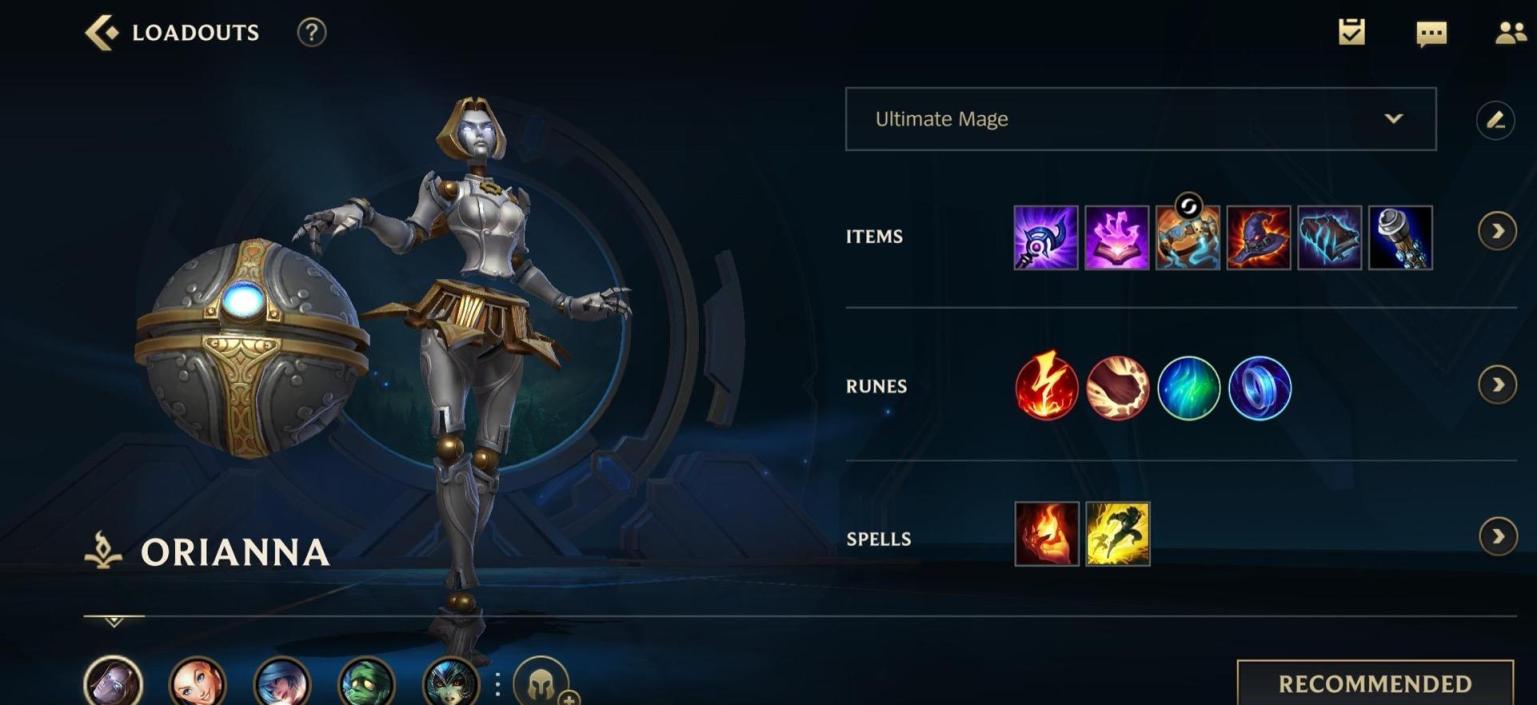
Task: Select the purple staff item icon
Action: coord(1046,238)
